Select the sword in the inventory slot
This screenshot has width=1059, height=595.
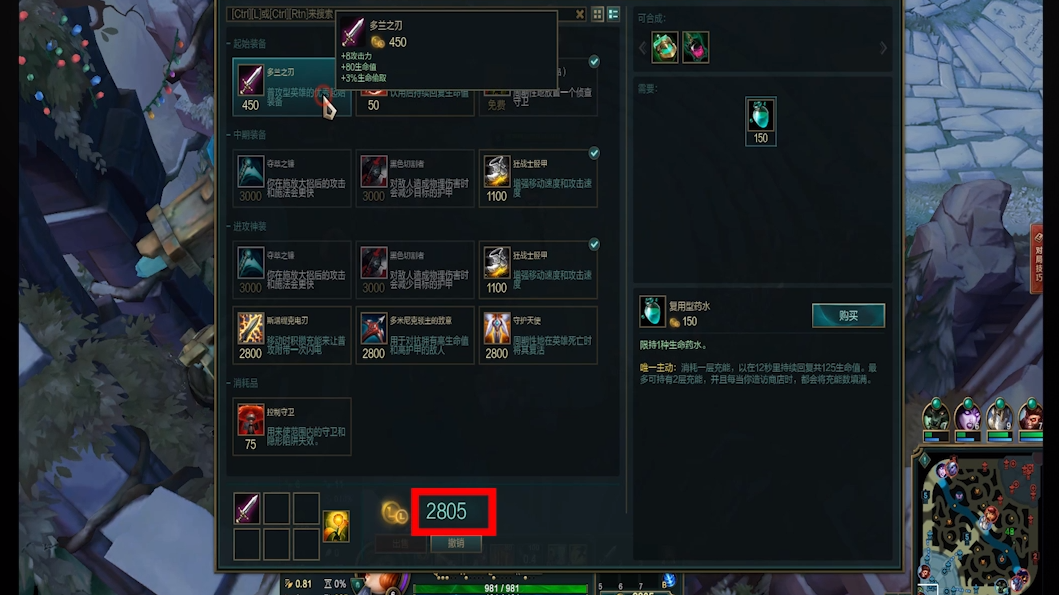click(246, 508)
